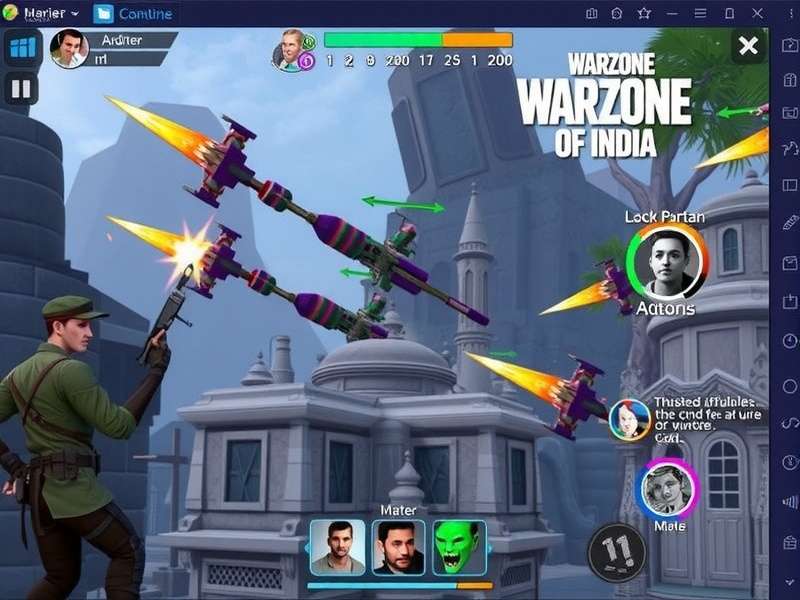Choose the man in grey shirt card
This screenshot has height=600, width=800.
(337, 548)
